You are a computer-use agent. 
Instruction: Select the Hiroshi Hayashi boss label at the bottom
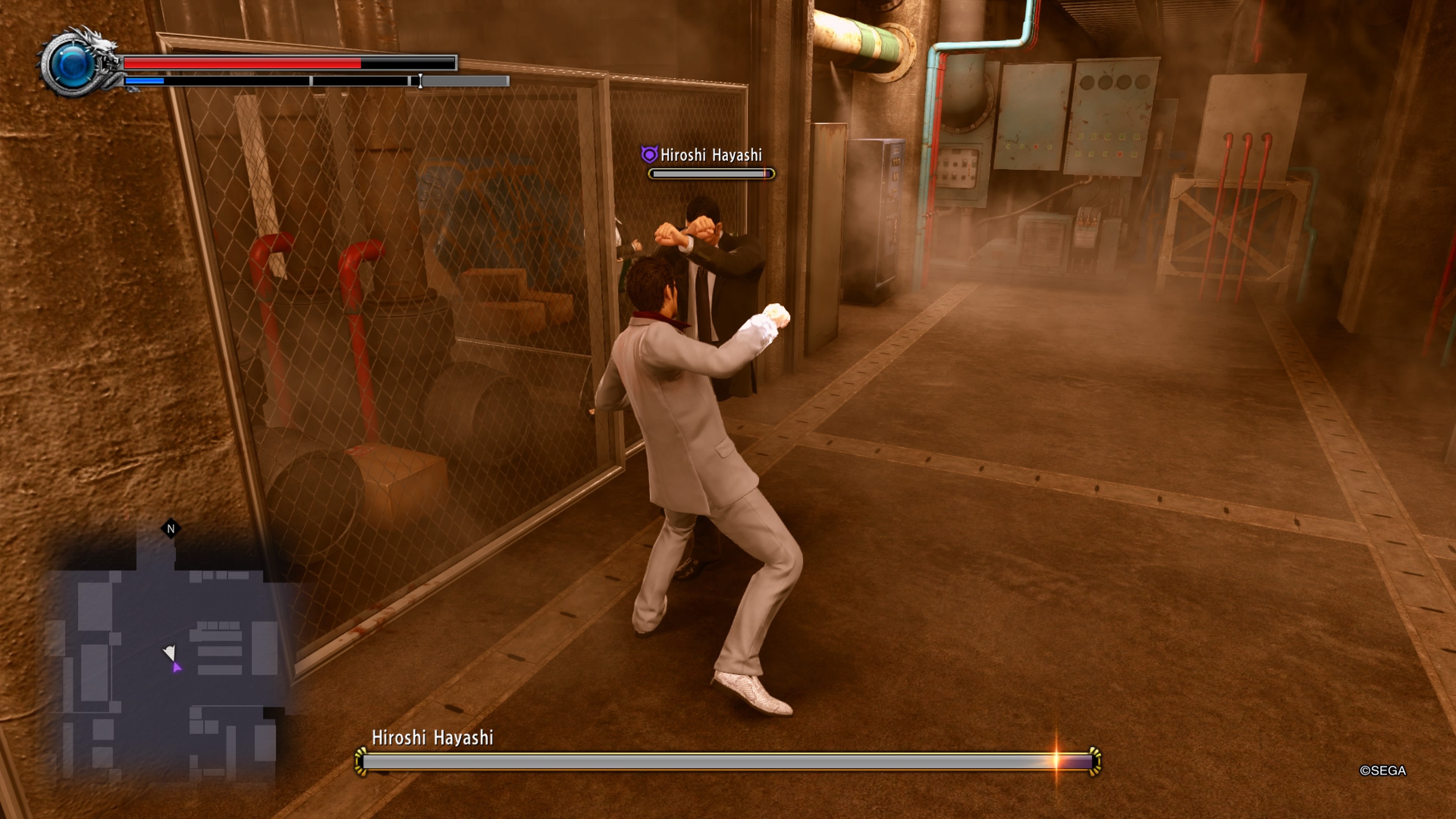[433, 737]
